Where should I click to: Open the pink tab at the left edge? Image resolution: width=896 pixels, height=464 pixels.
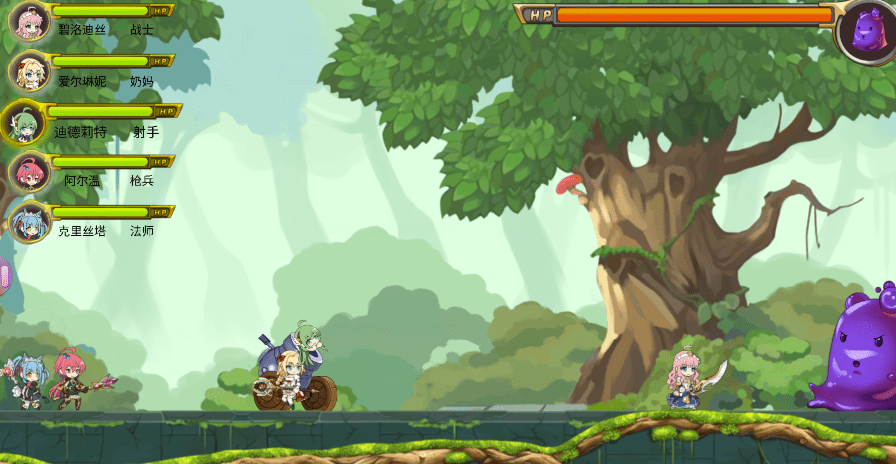[4, 276]
